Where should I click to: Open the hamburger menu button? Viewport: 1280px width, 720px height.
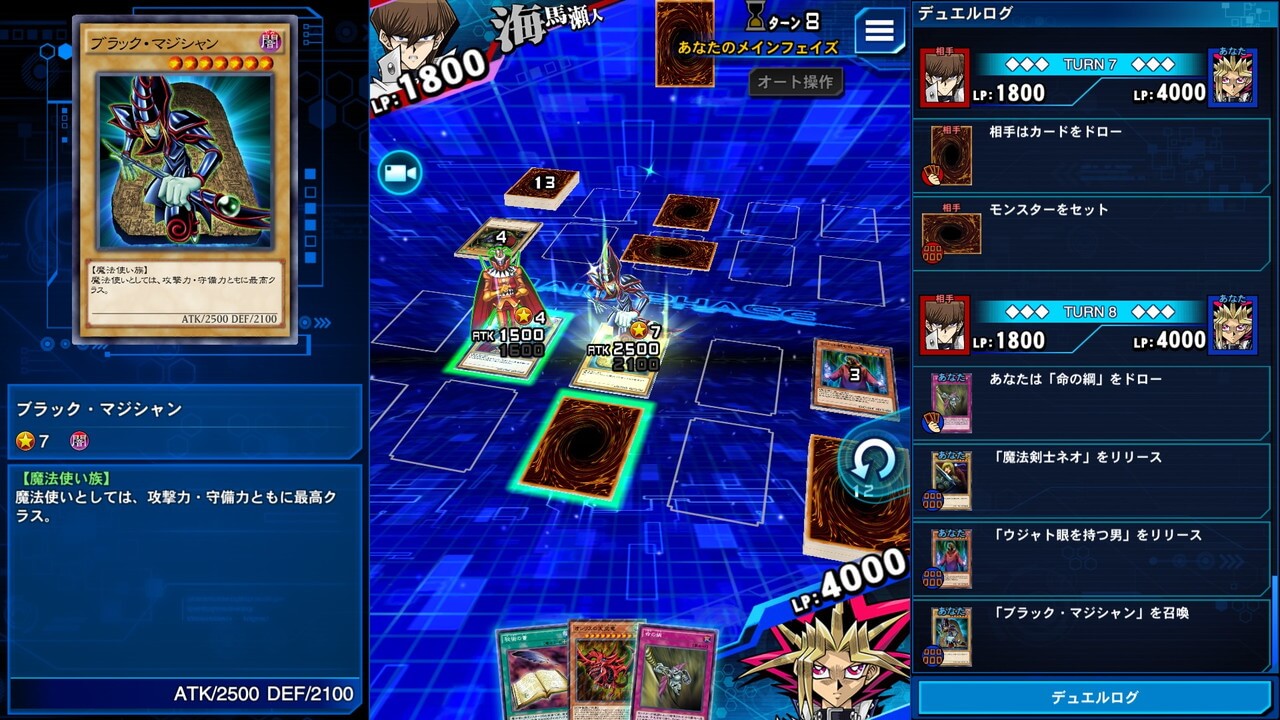click(x=879, y=31)
